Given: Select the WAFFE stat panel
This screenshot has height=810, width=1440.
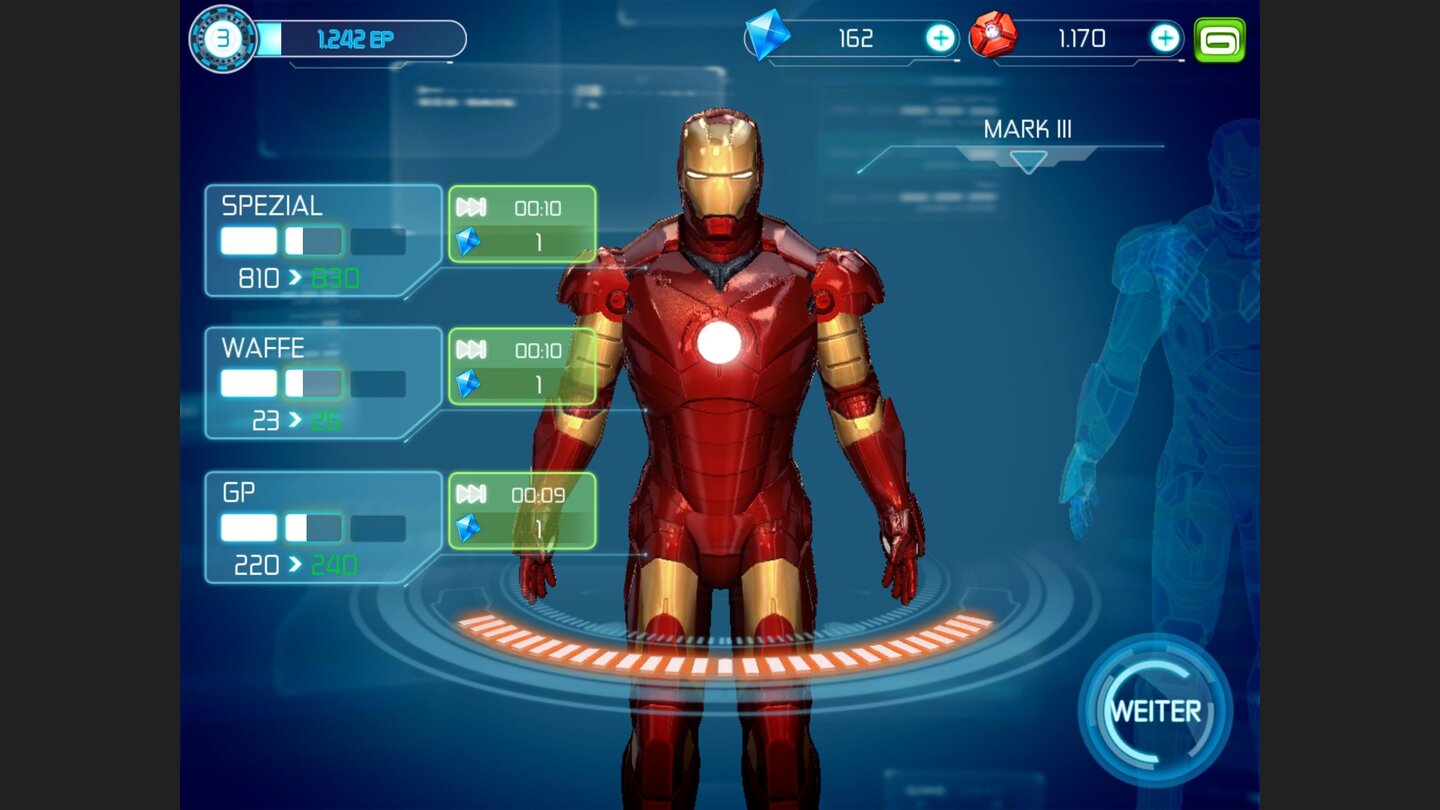Looking at the screenshot, I should 320,383.
